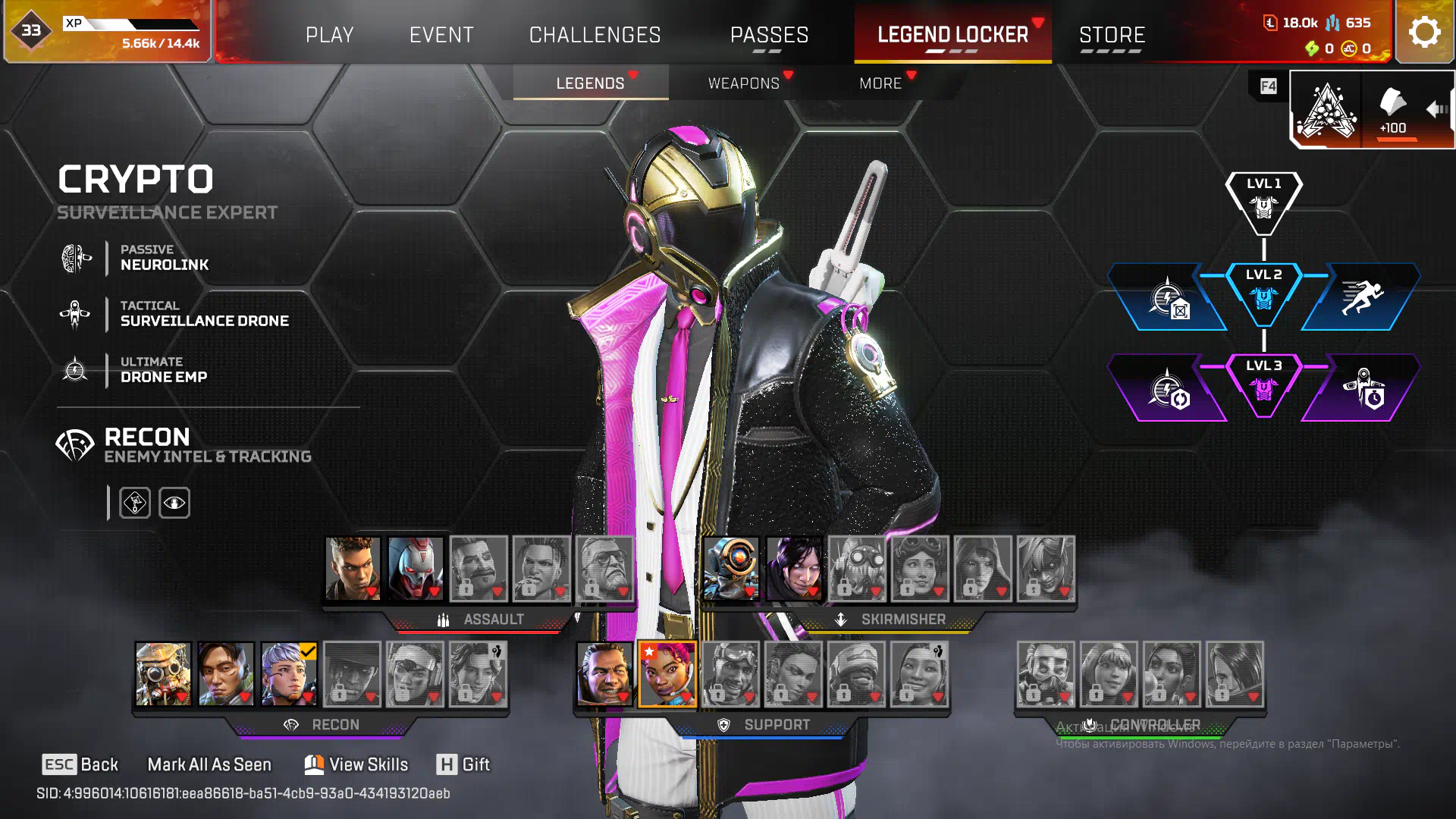Open the Challenges tab
The height and width of the screenshot is (819, 1456).
point(595,35)
